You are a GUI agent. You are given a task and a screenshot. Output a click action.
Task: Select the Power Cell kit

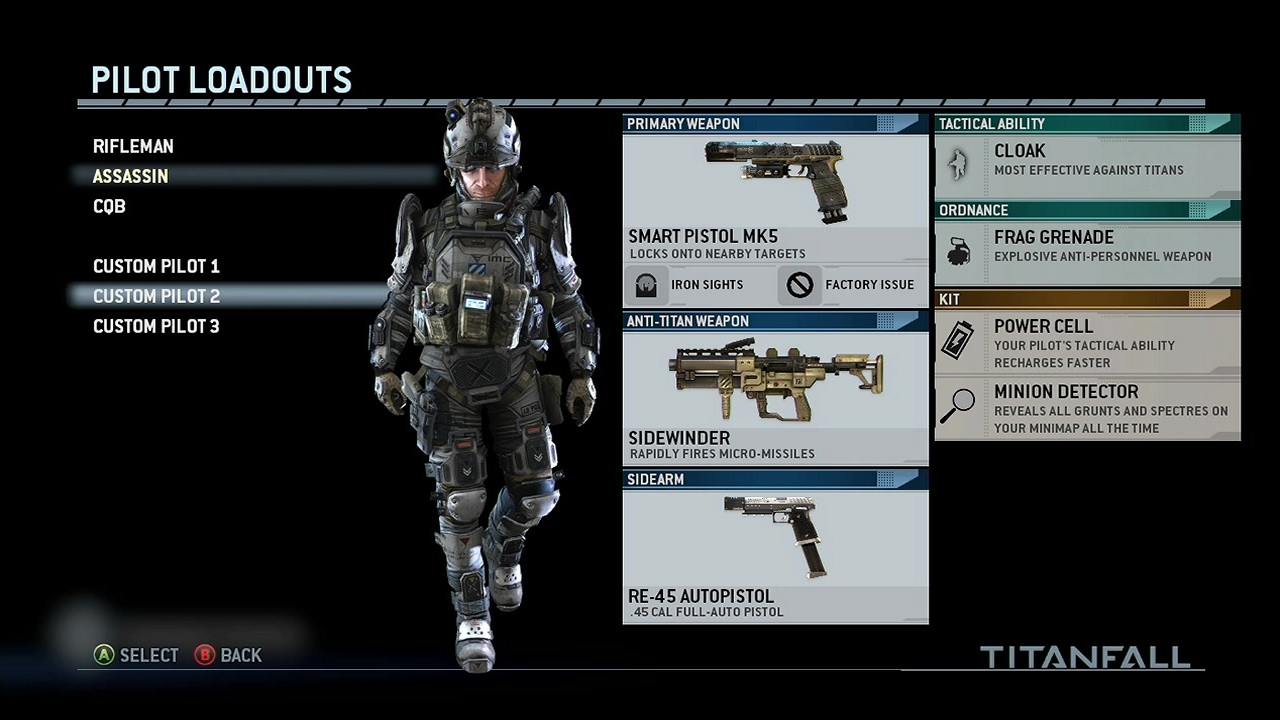[1087, 343]
